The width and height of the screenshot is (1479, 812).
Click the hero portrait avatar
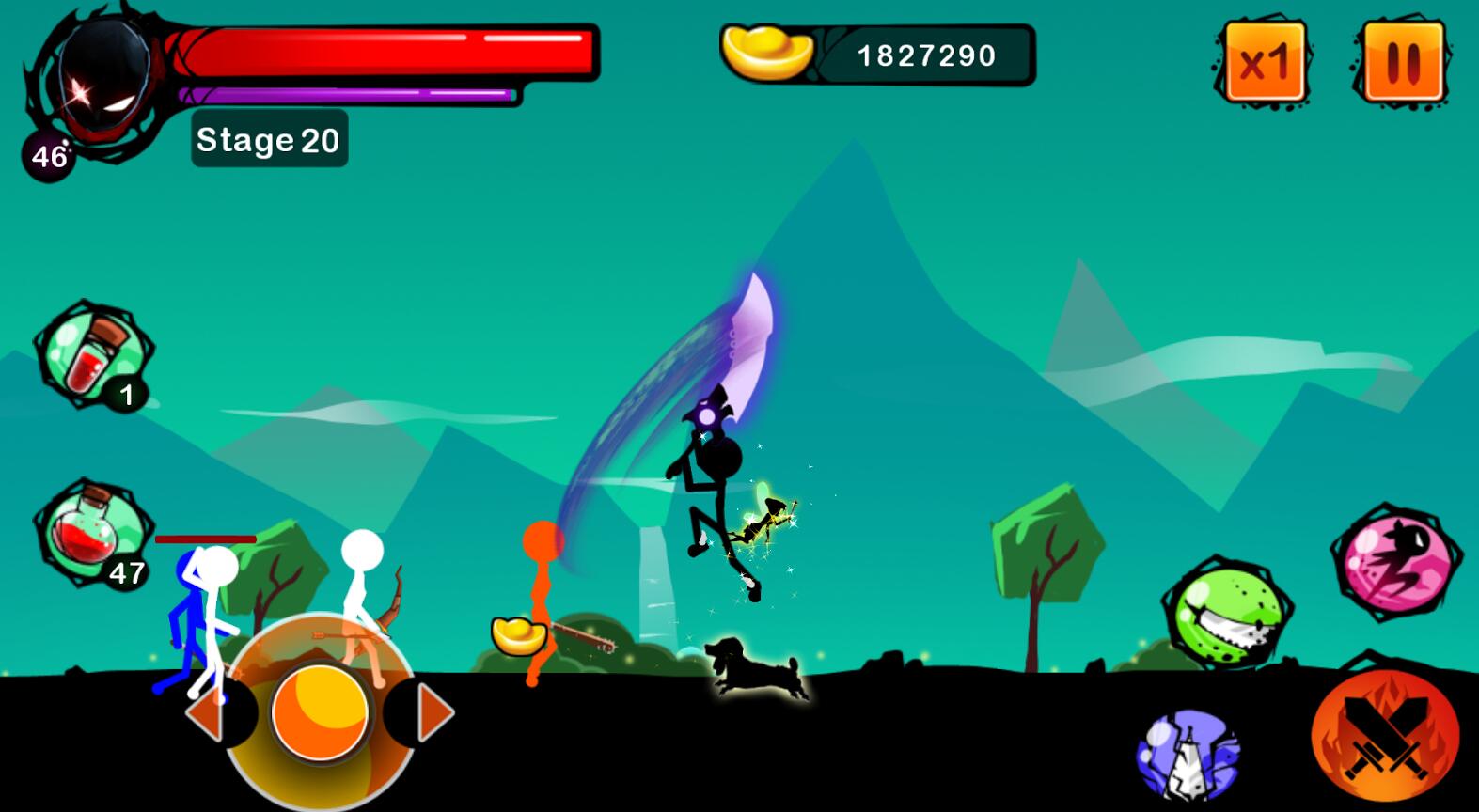[102, 81]
